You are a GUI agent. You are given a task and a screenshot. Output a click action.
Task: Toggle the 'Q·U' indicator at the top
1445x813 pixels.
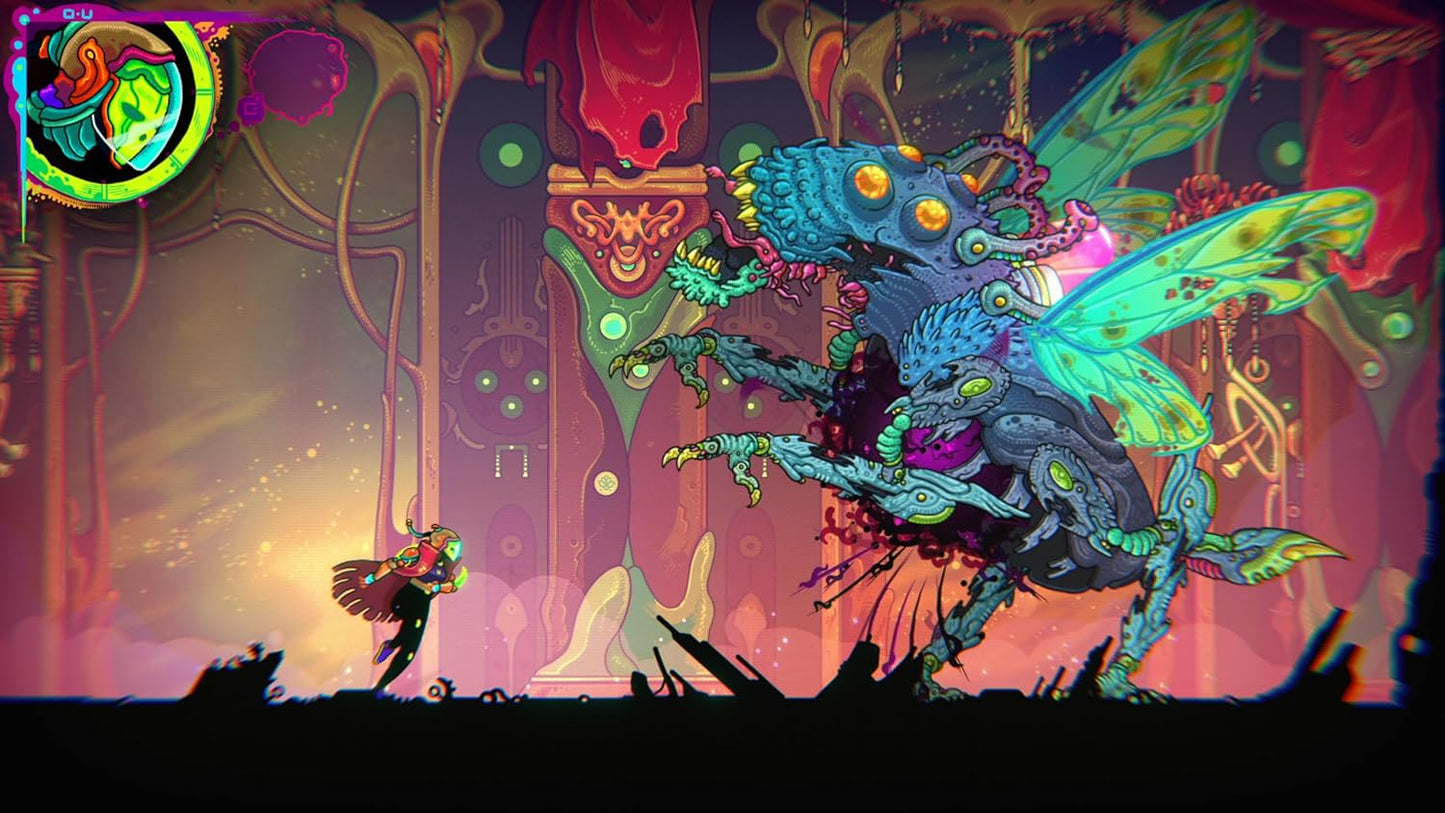(76, 14)
